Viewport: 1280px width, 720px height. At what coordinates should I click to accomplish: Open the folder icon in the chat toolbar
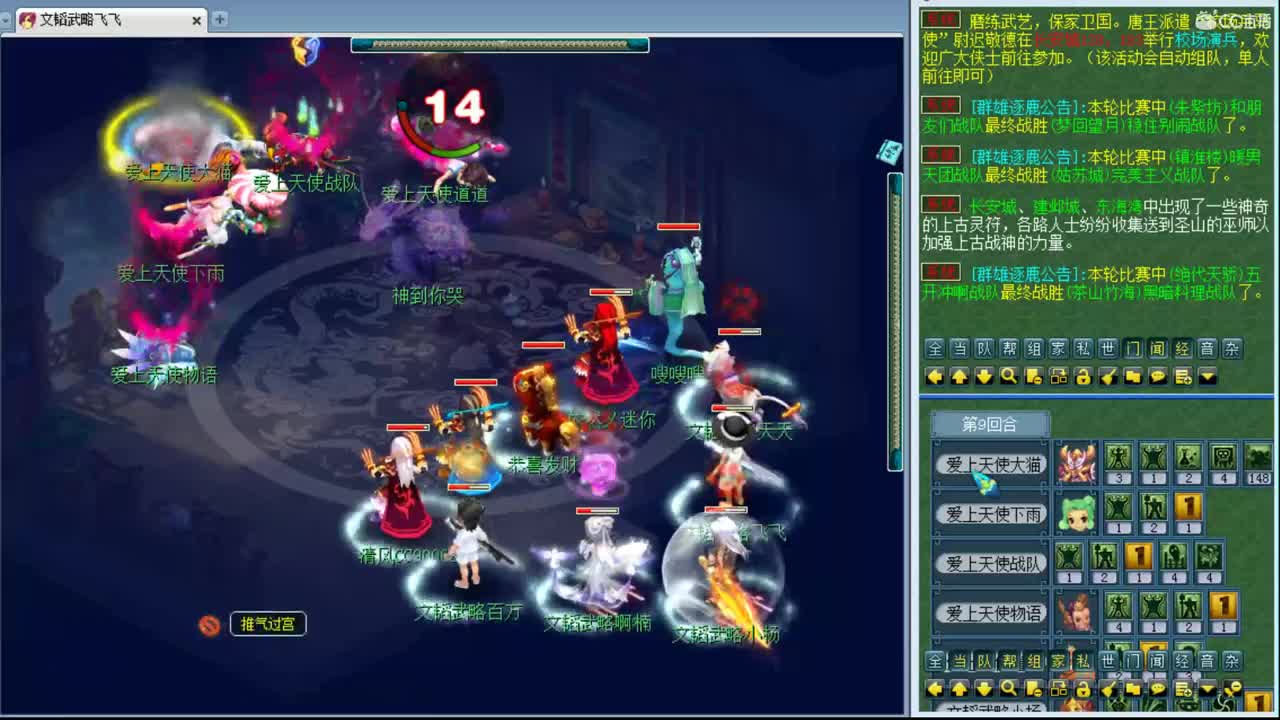pos(1135,378)
